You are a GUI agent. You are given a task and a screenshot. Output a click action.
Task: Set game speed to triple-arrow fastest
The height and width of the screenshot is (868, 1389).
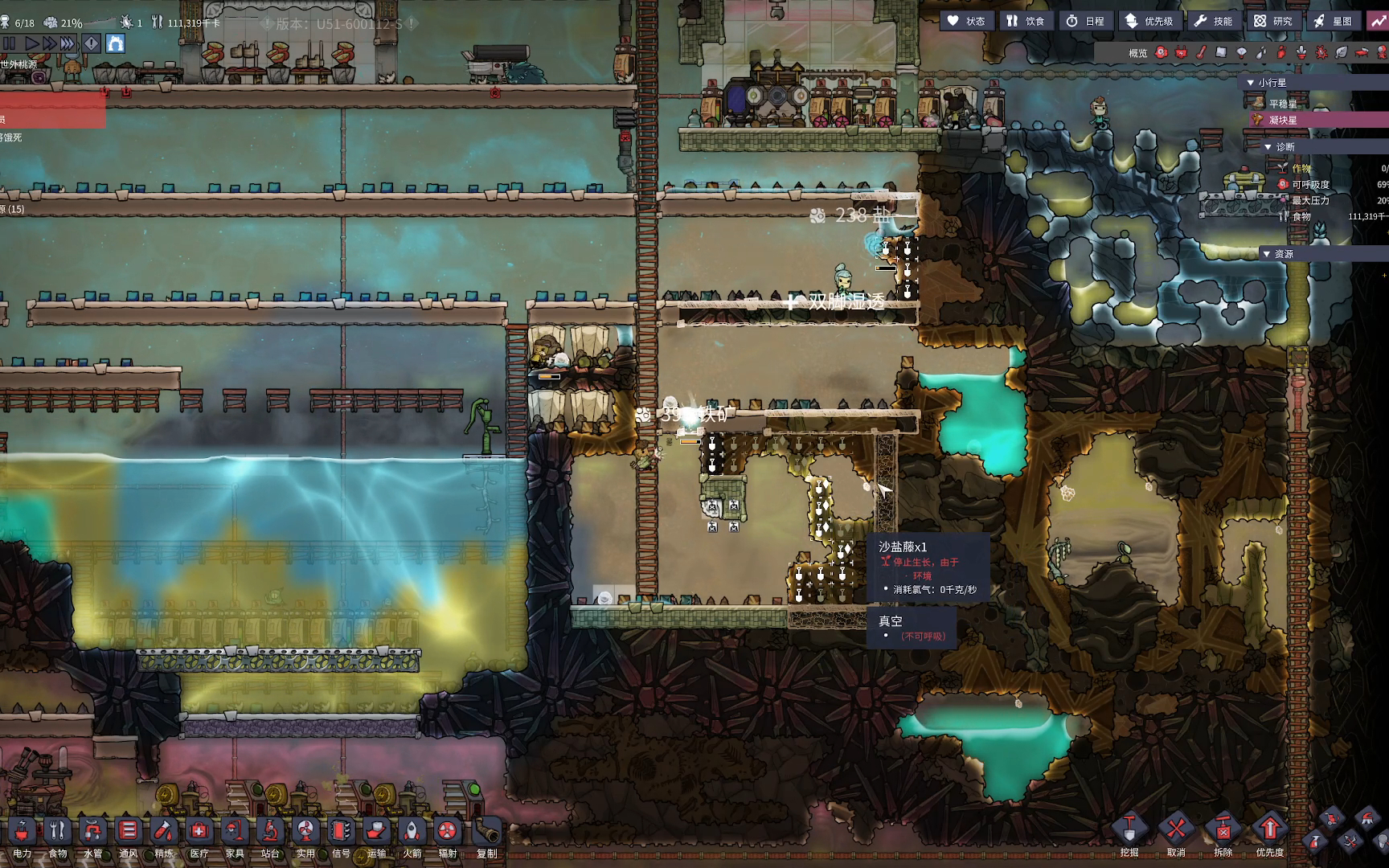coord(68,43)
